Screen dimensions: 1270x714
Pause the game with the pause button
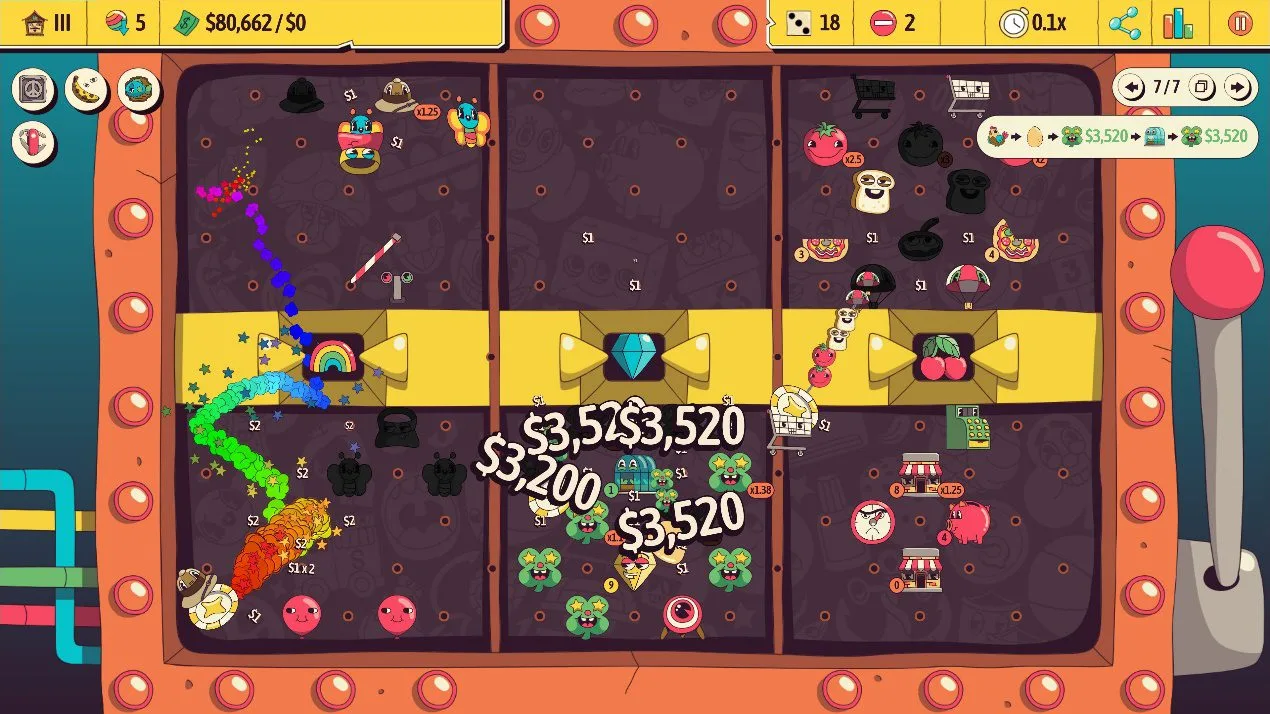point(1240,23)
